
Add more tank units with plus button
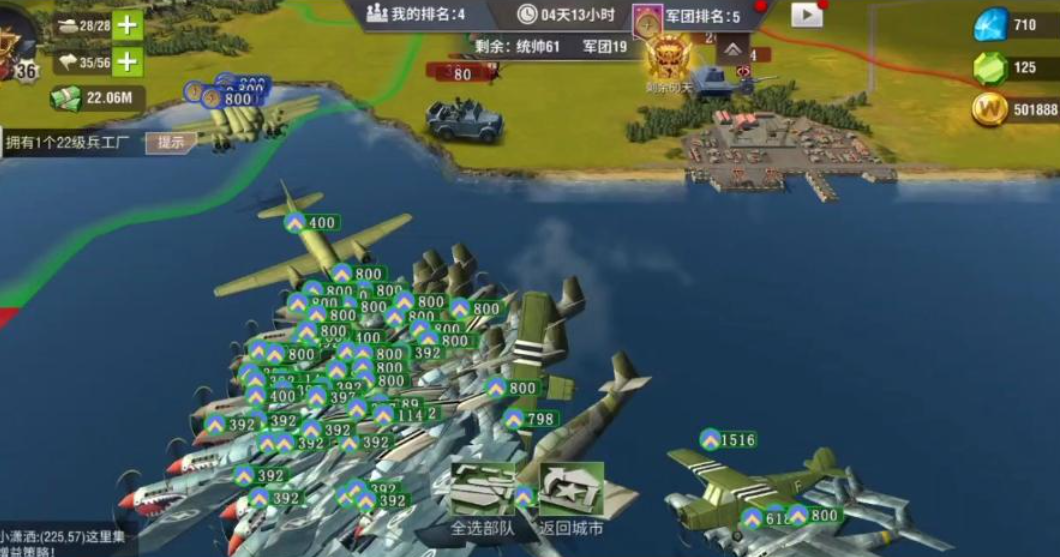[x=127, y=25]
